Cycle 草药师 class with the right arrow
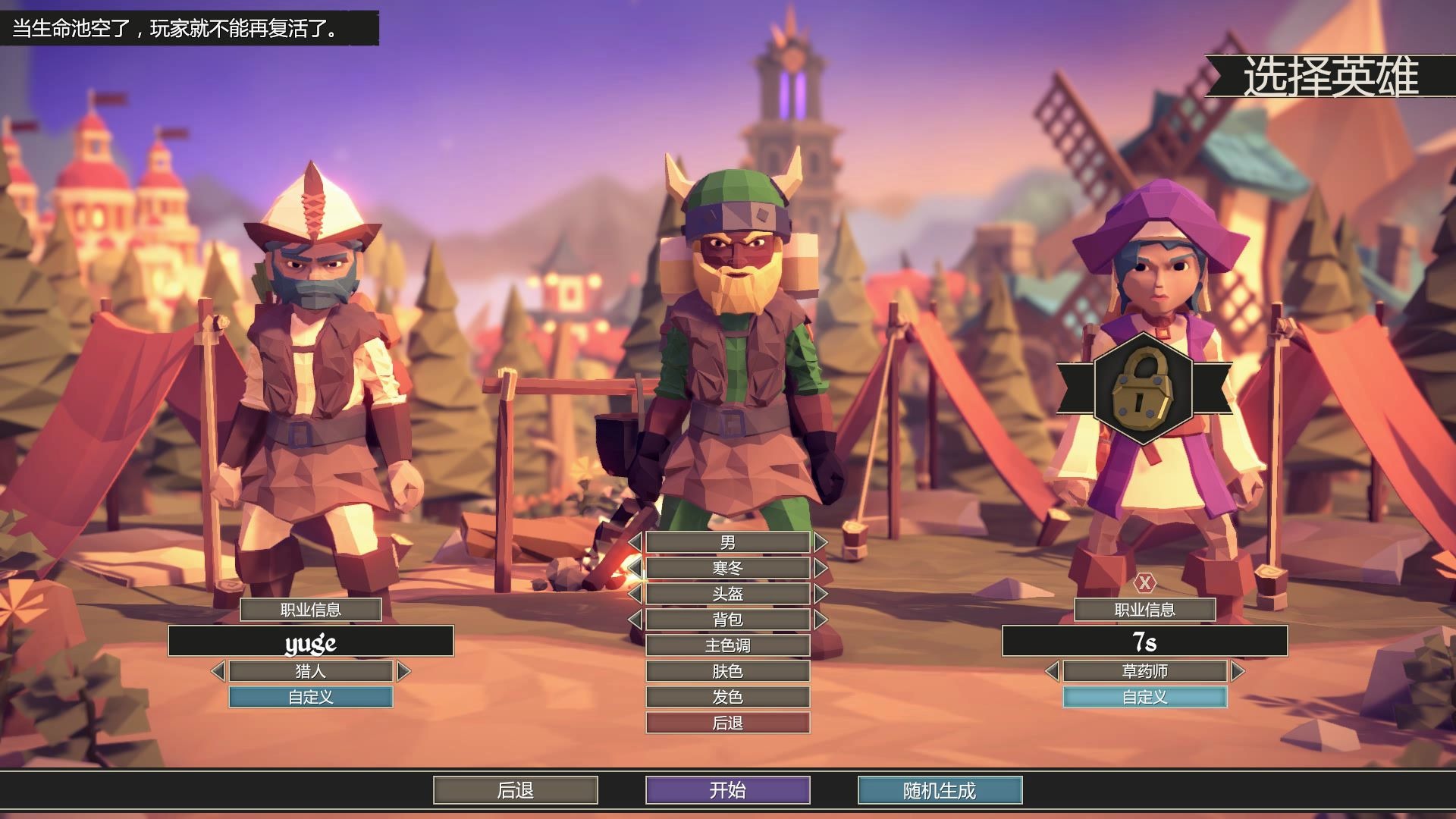The image size is (1456, 819). tap(1238, 671)
